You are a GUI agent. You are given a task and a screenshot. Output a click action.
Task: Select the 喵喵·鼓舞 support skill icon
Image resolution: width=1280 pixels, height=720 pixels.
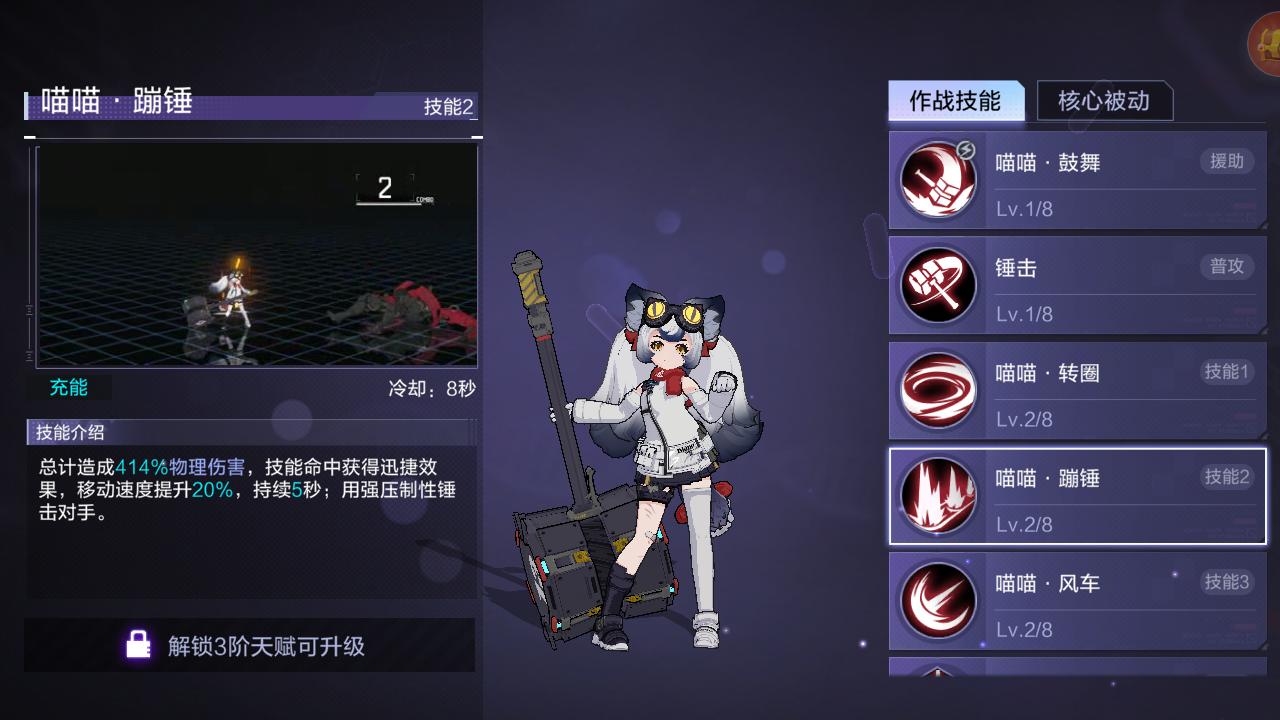(938, 180)
